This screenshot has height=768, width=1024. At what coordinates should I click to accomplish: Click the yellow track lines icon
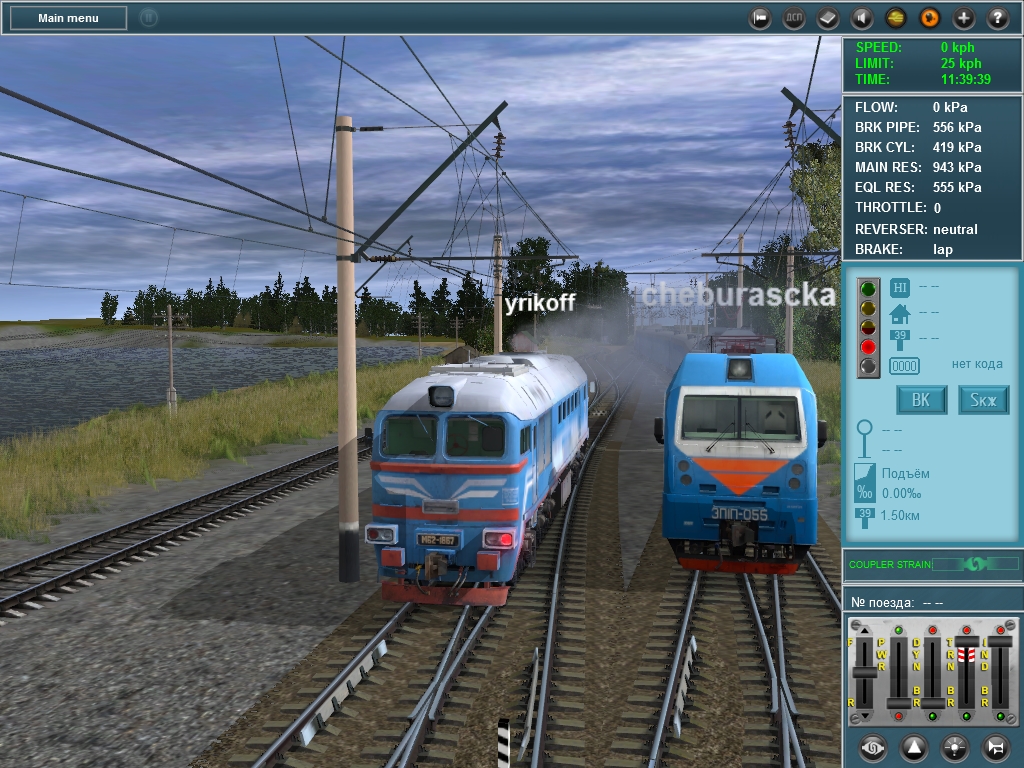pyautogui.click(x=896, y=18)
